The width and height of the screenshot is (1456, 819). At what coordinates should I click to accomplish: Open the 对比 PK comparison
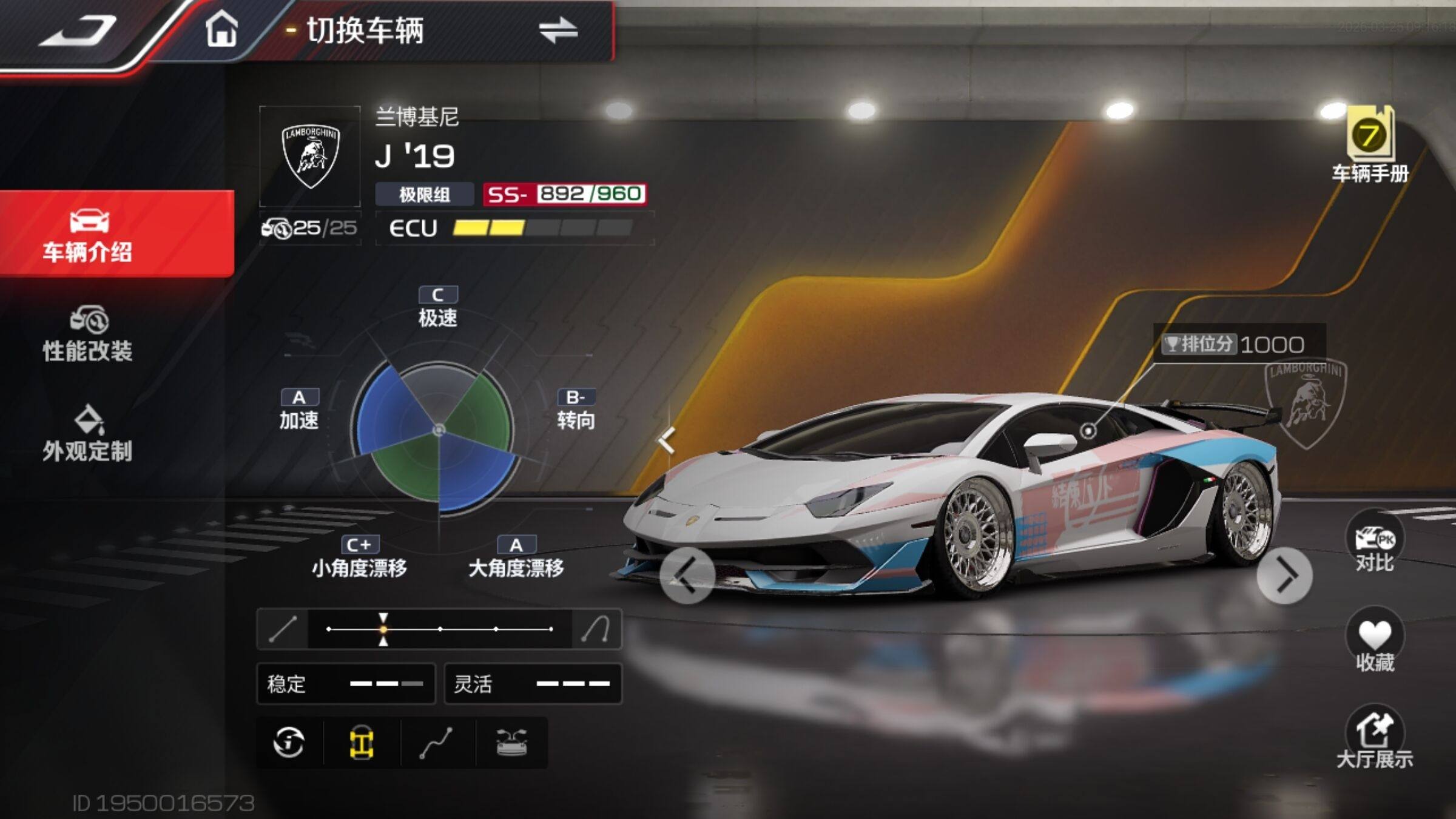(1374, 545)
